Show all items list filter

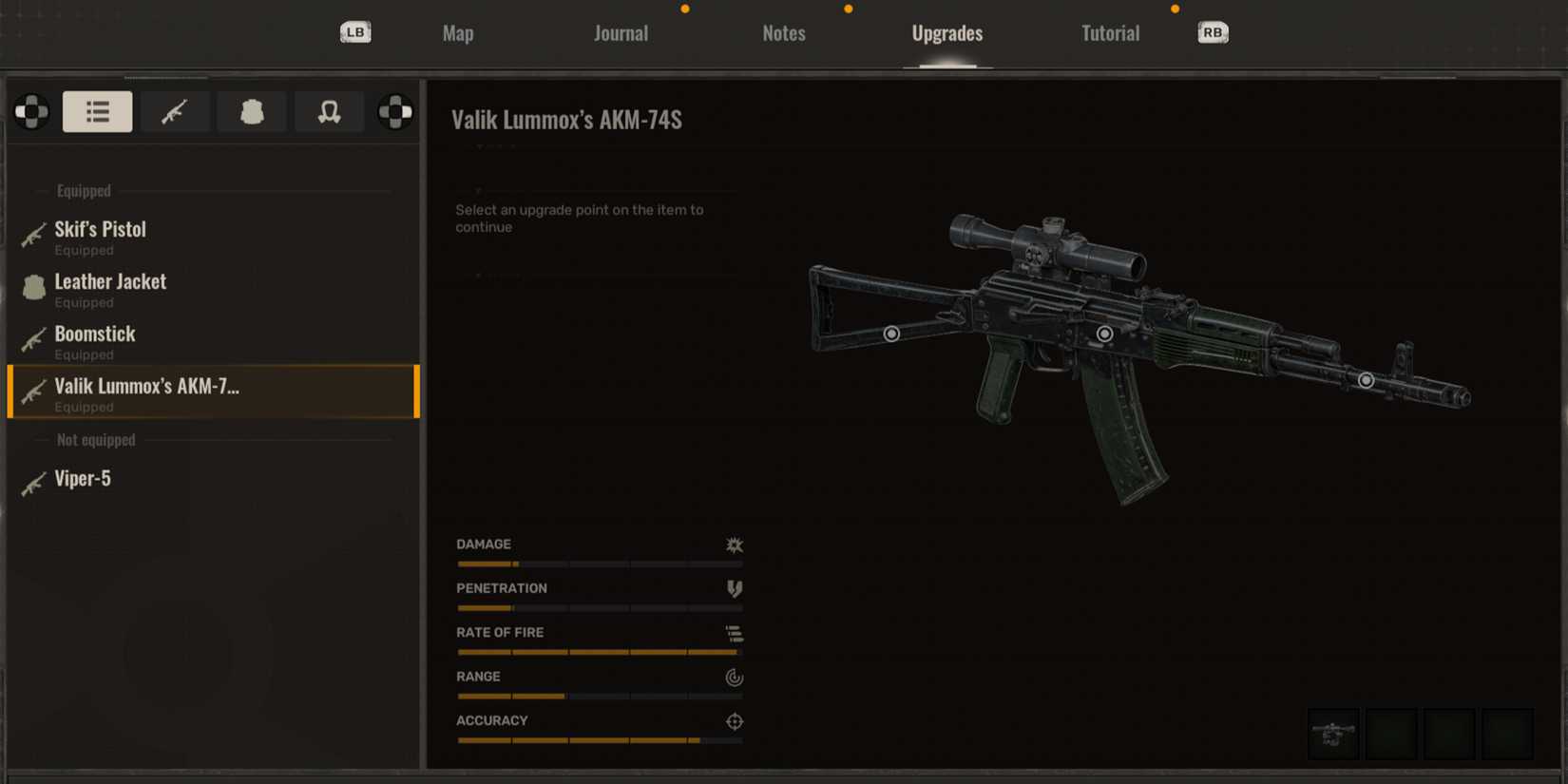(97, 112)
